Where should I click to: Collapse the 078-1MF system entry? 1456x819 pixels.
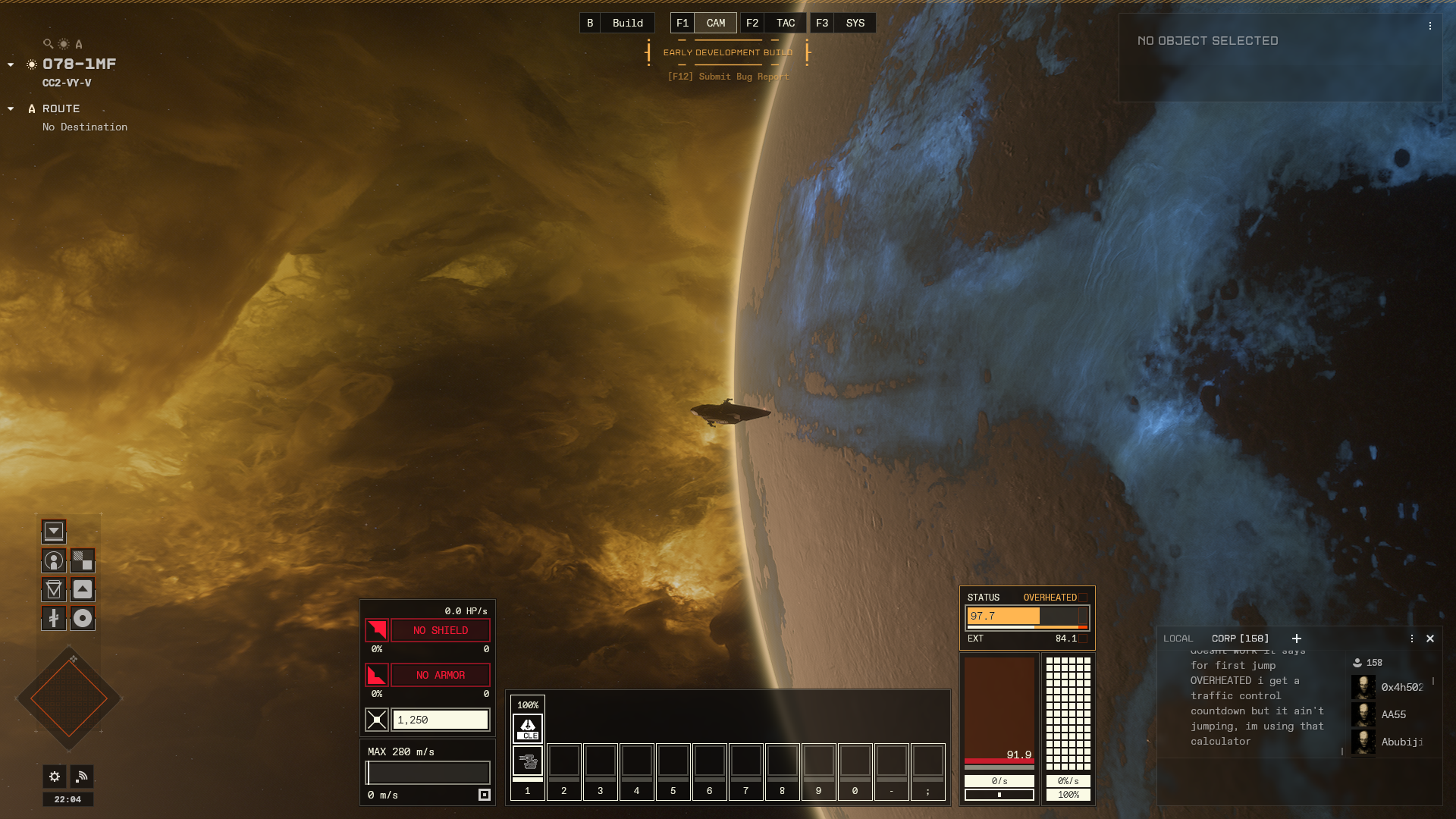11,64
